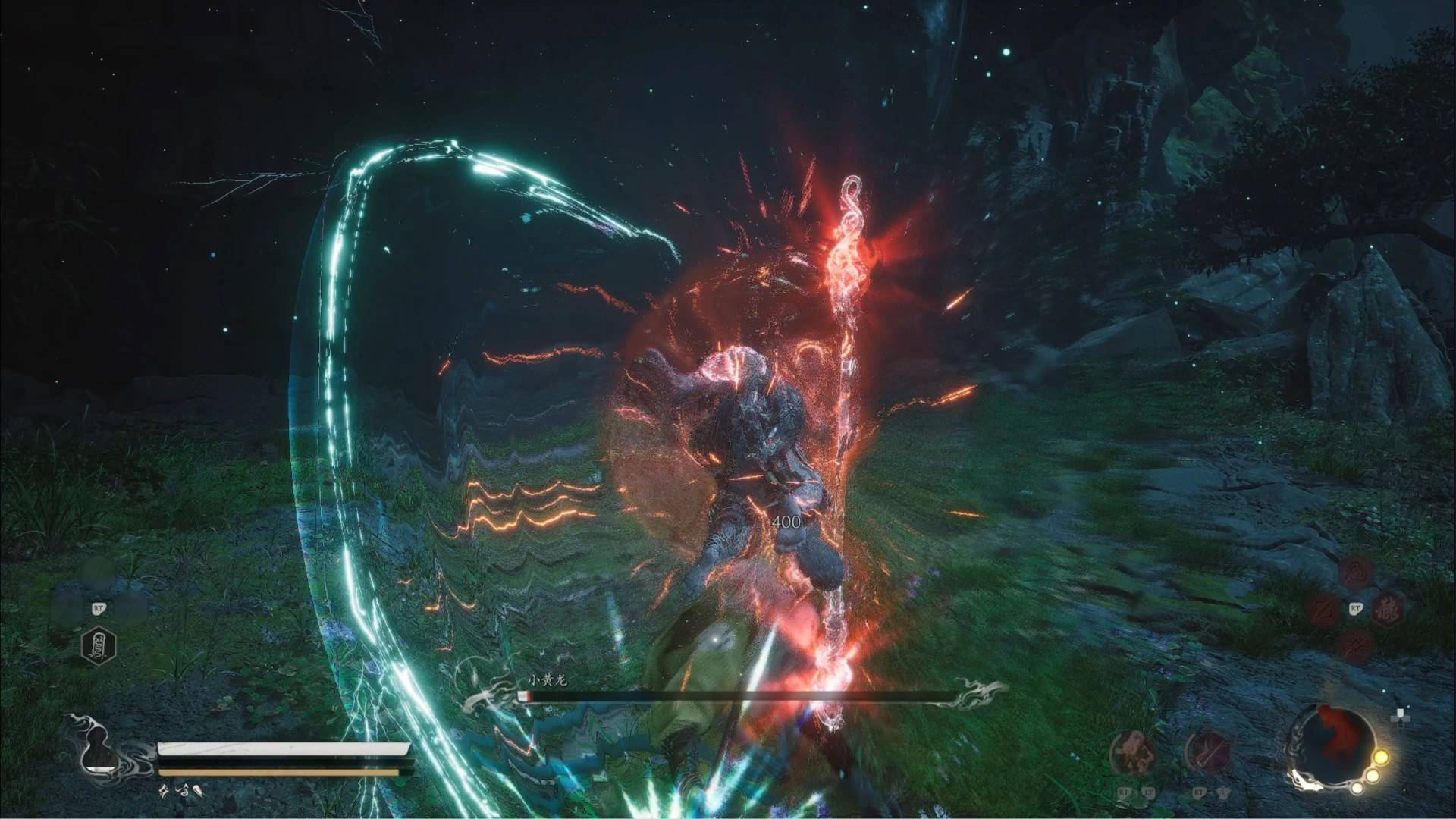Click the staff weapon icon near bottom right

1207,752
